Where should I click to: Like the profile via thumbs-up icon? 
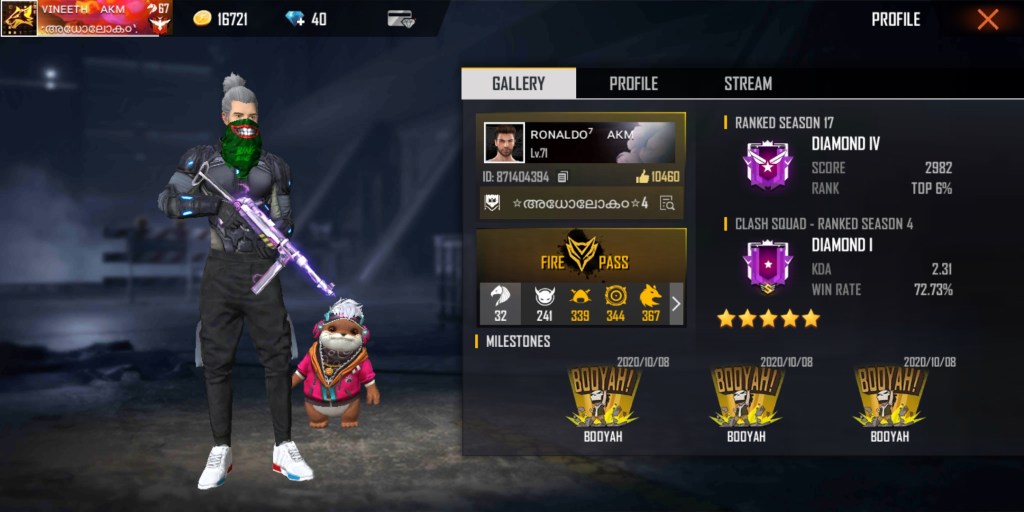pos(642,177)
